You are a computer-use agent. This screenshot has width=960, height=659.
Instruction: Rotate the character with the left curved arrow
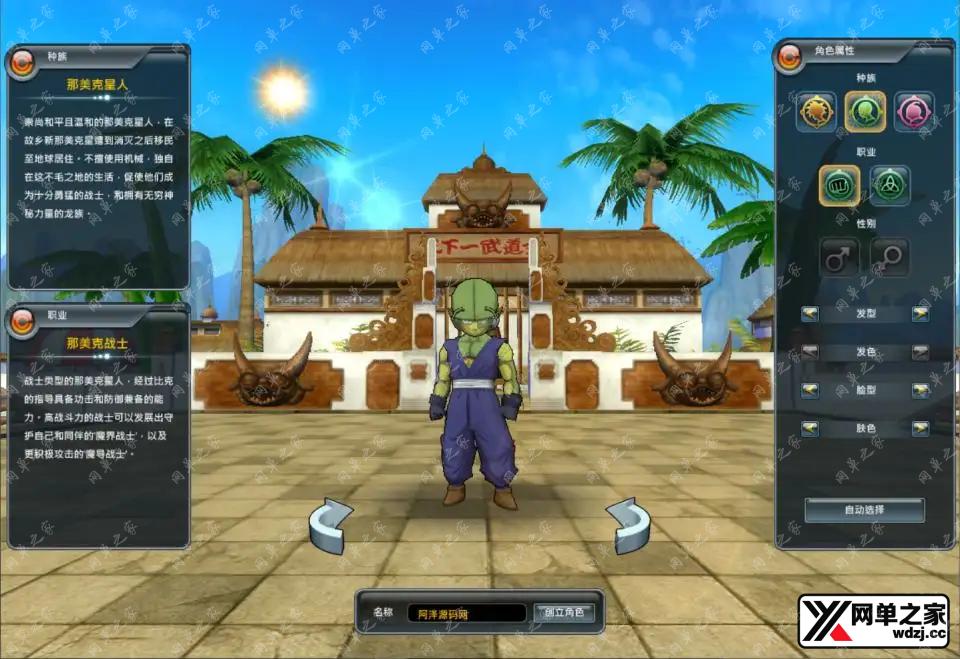[331, 525]
